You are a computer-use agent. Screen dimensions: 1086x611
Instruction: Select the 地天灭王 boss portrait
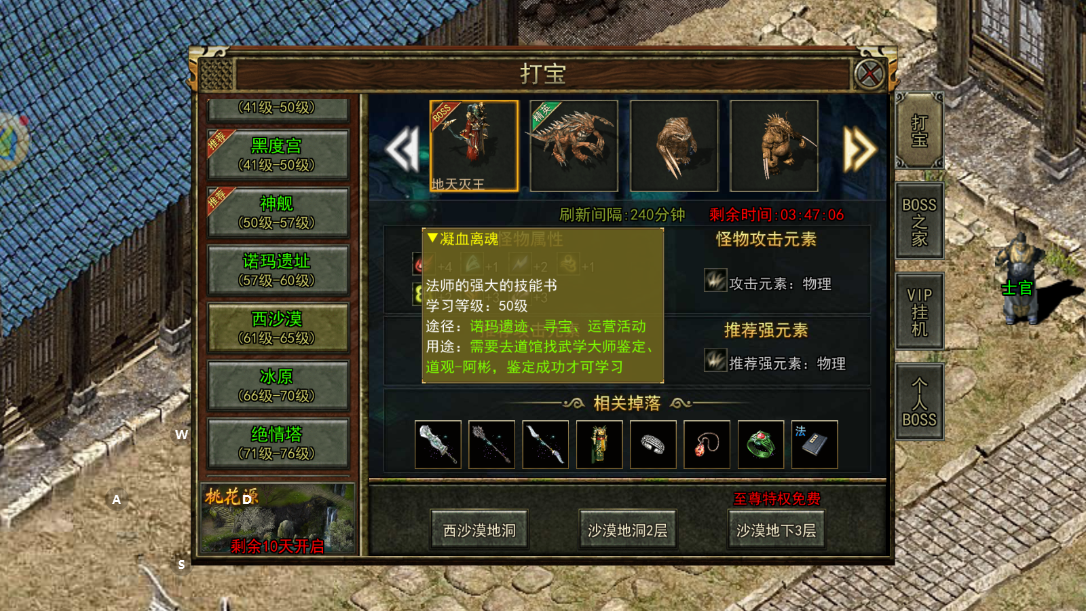474,146
